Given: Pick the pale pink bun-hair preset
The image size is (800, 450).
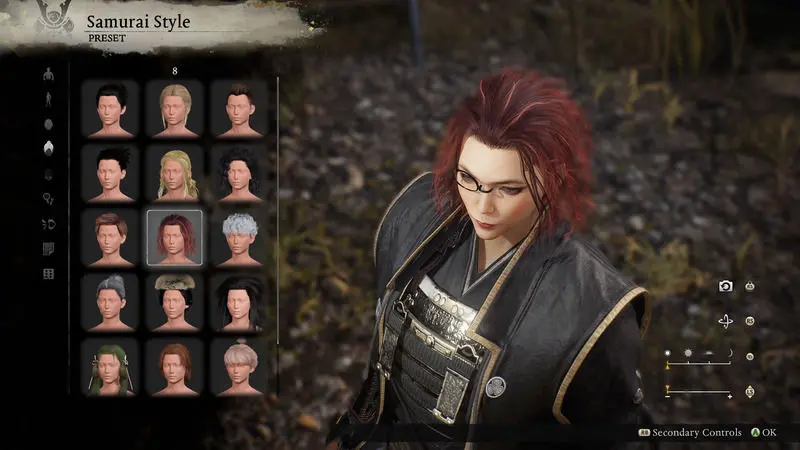Looking at the screenshot, I should coord(239,367).
